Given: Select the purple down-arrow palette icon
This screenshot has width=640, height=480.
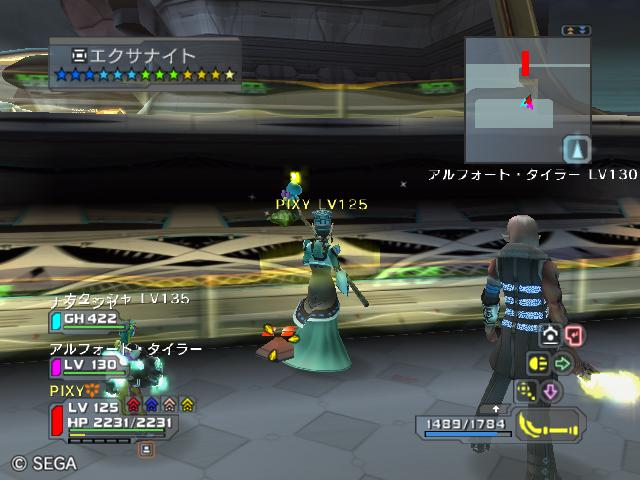Looking at the screenshot, I should coord(552,391).
